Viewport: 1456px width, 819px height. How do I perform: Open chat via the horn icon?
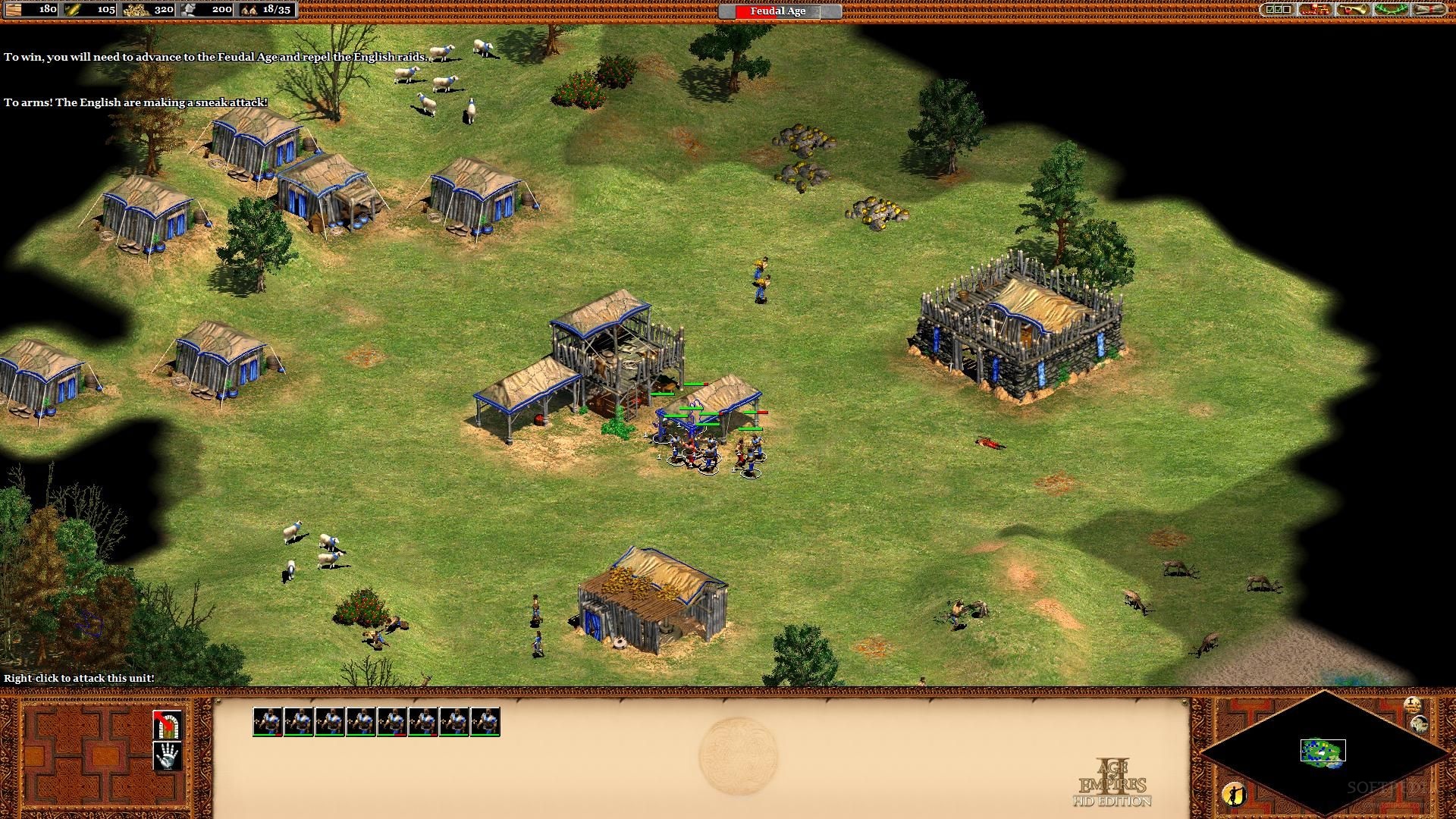1353,10
